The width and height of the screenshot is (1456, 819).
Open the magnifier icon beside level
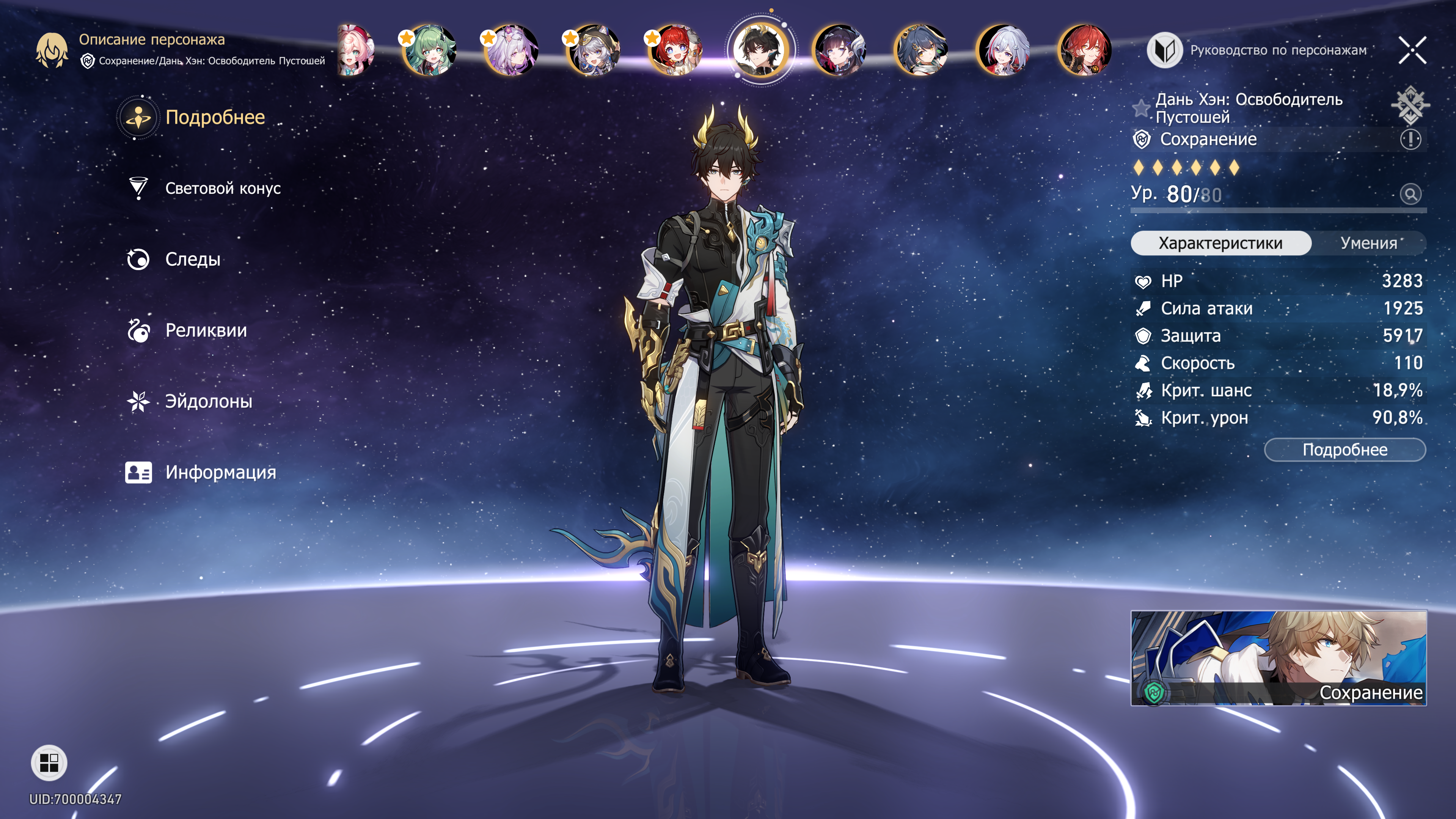click(x=1410, y=195)
